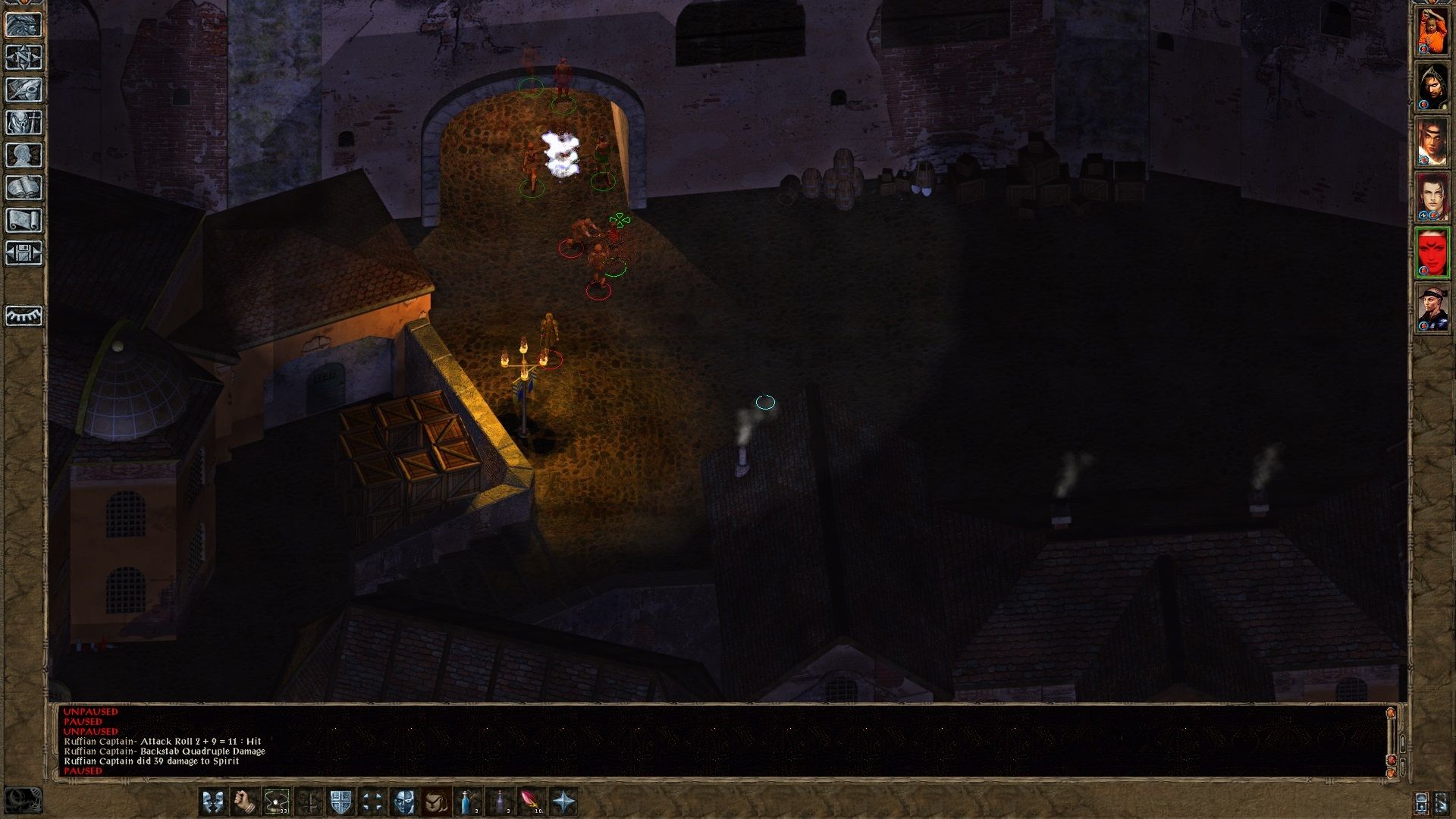This screenshot has height=819, width=1456.
Task: Activate the shield guard action
Action: point(341,802)
